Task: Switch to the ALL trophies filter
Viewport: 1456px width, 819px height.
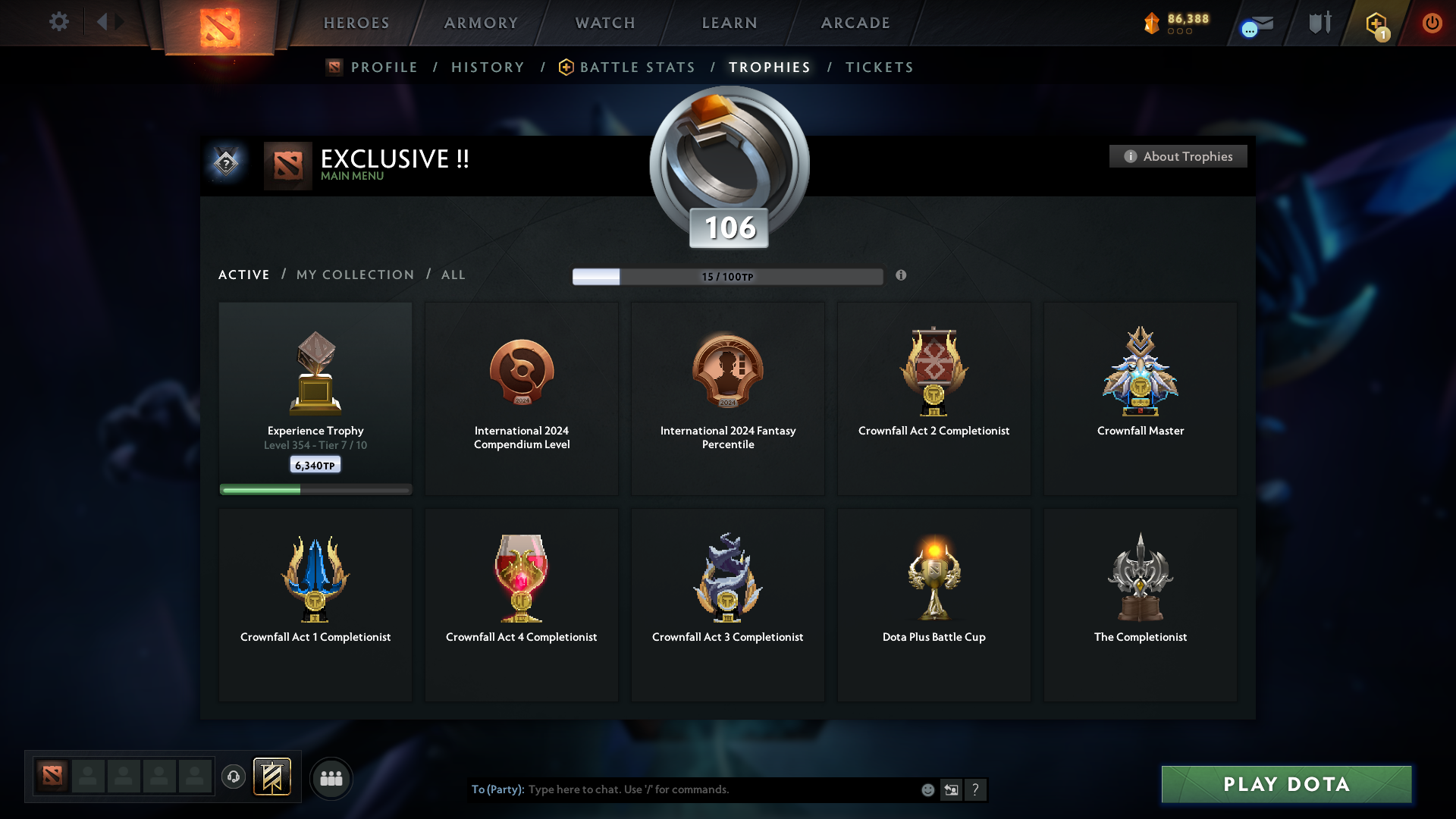Action: point(453,275)
